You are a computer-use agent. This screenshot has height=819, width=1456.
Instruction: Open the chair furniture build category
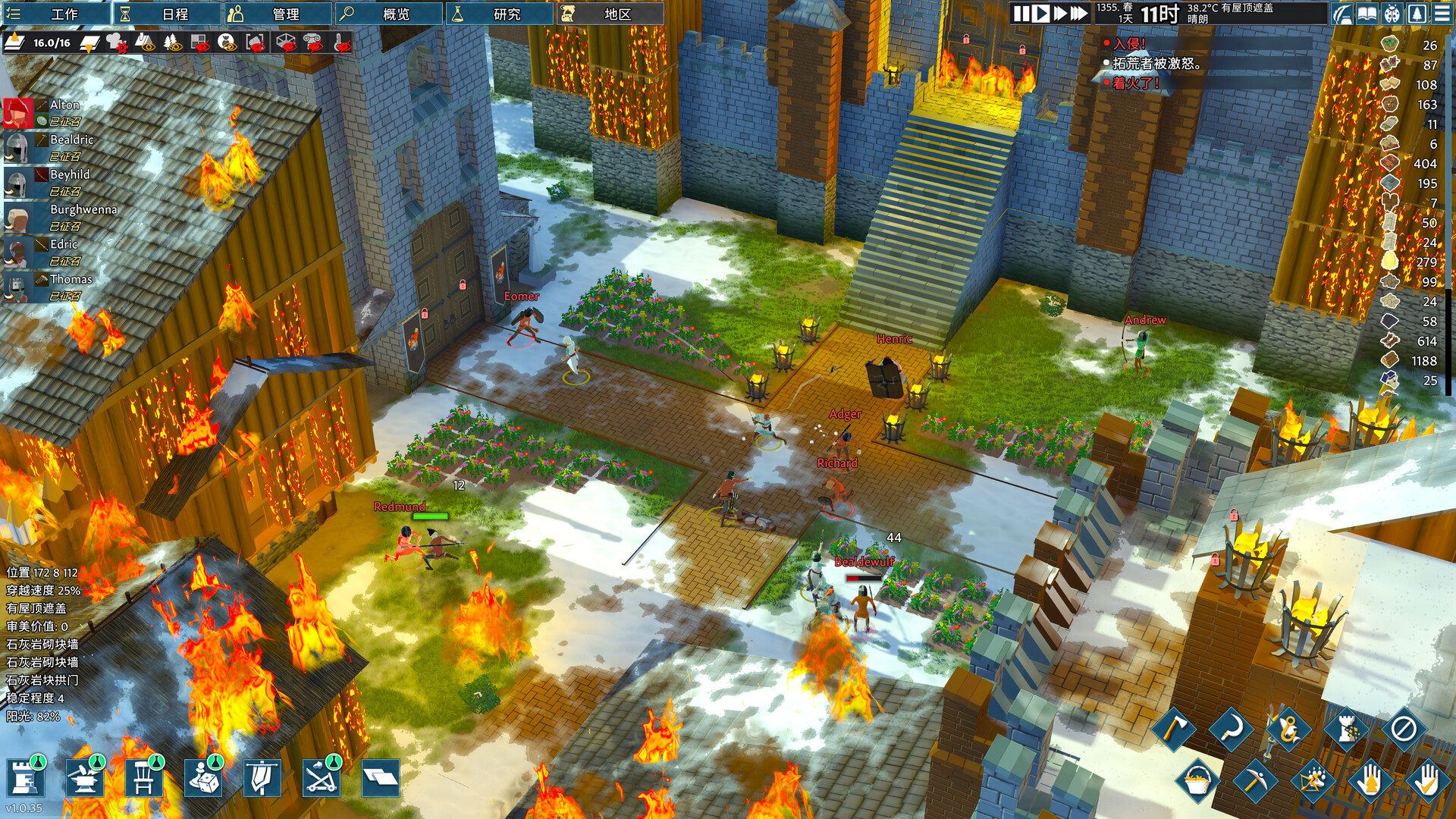tap(143, 778)
